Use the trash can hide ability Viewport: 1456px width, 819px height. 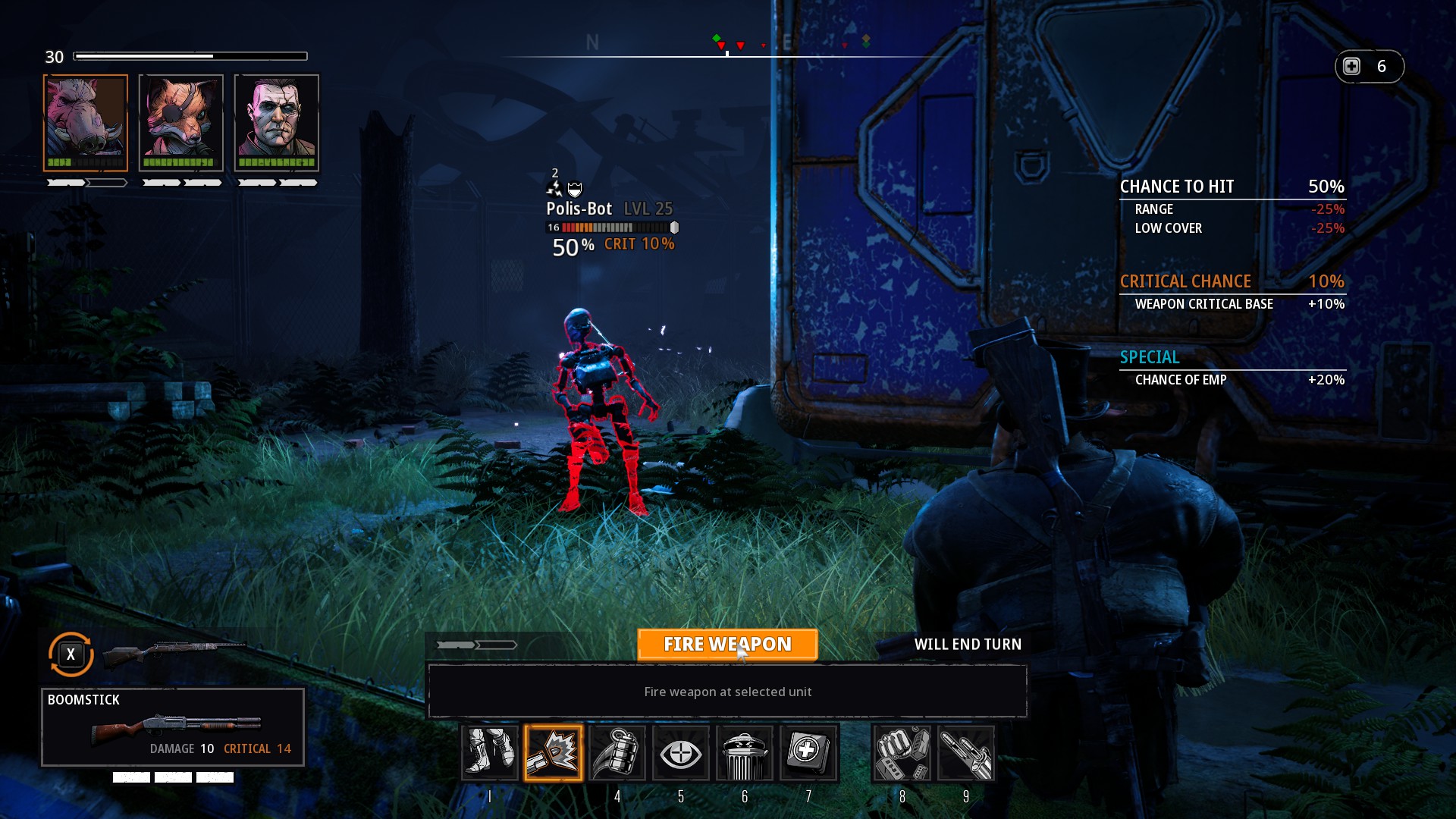745,753
